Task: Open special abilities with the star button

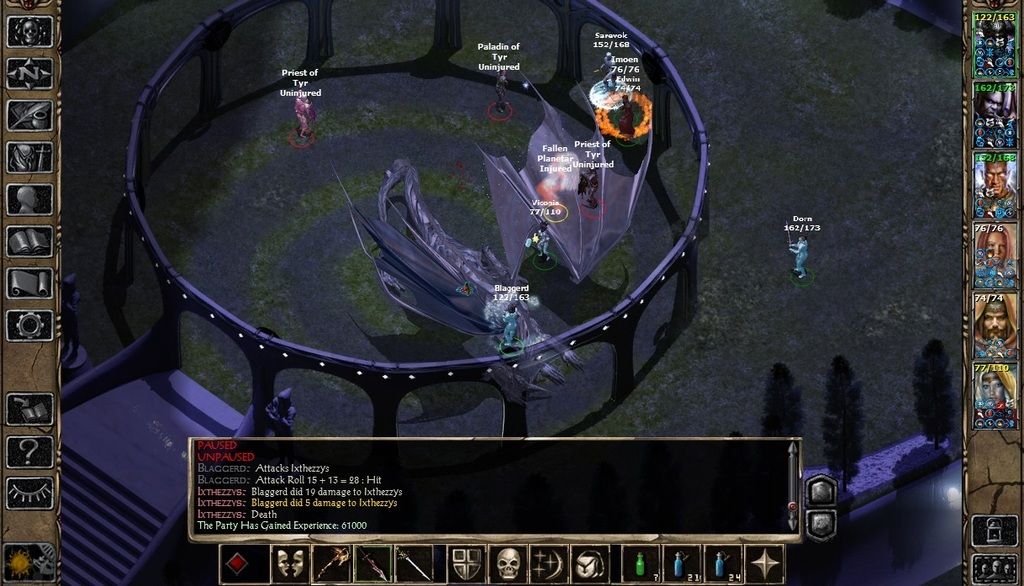Action: point(767,564)
